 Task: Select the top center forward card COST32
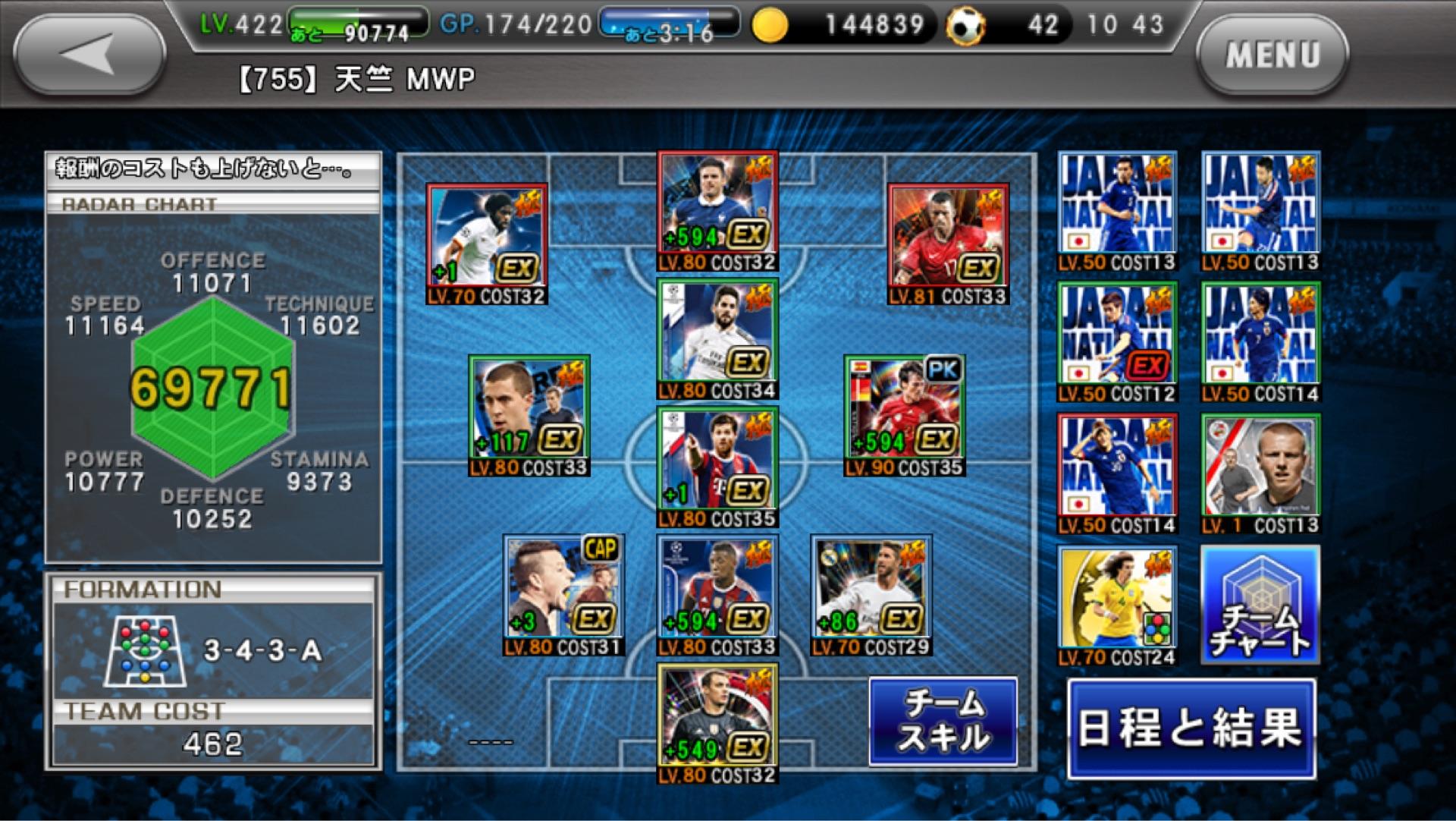coord(717,210)
